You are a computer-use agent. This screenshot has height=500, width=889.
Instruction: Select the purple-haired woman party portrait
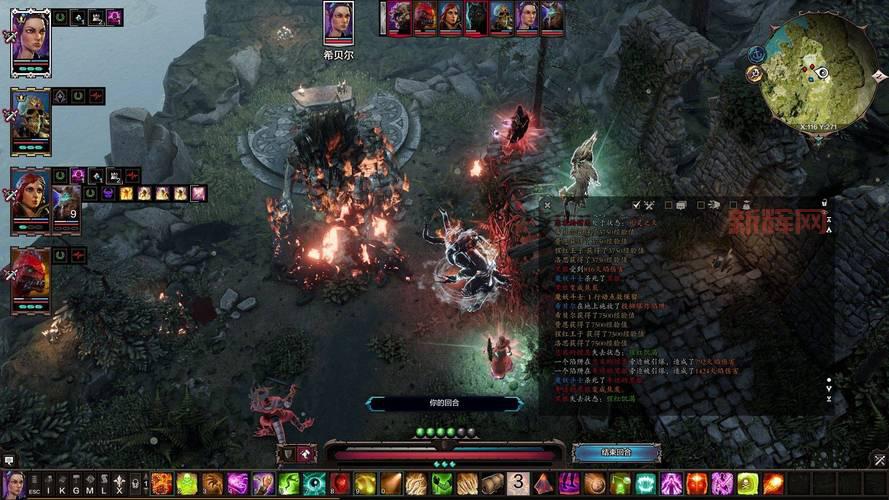[x=30, y=38]
